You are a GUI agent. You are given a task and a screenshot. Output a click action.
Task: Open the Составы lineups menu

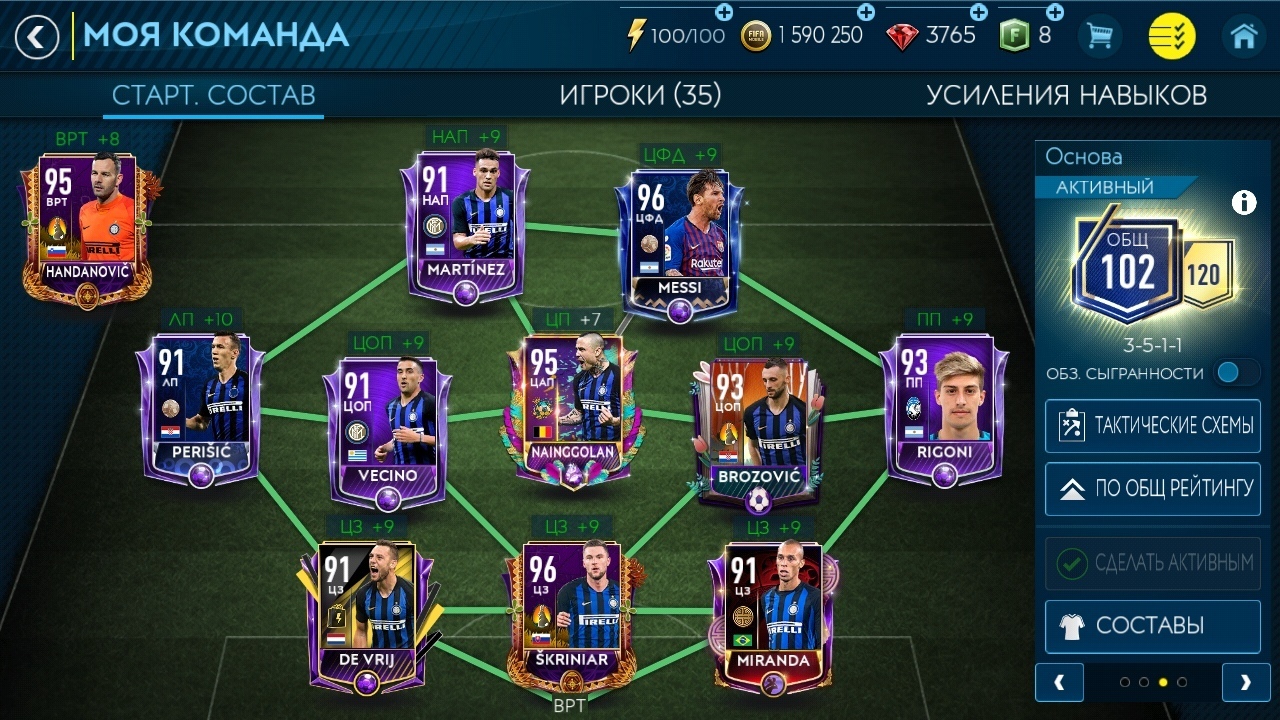(1152, 626)
